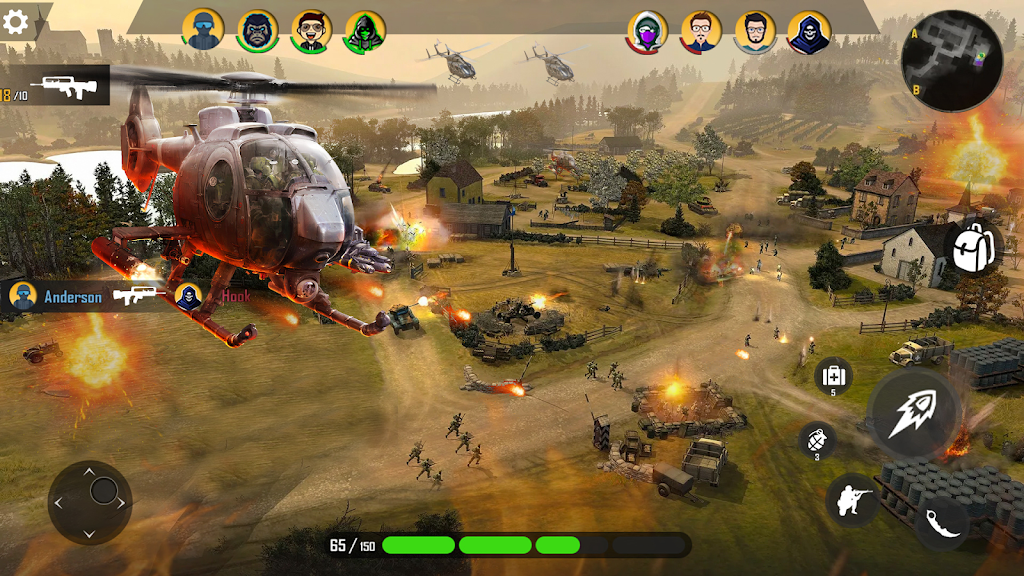
Task: Select the gorilla teammate avatar
Action: (x=258, y=31)
